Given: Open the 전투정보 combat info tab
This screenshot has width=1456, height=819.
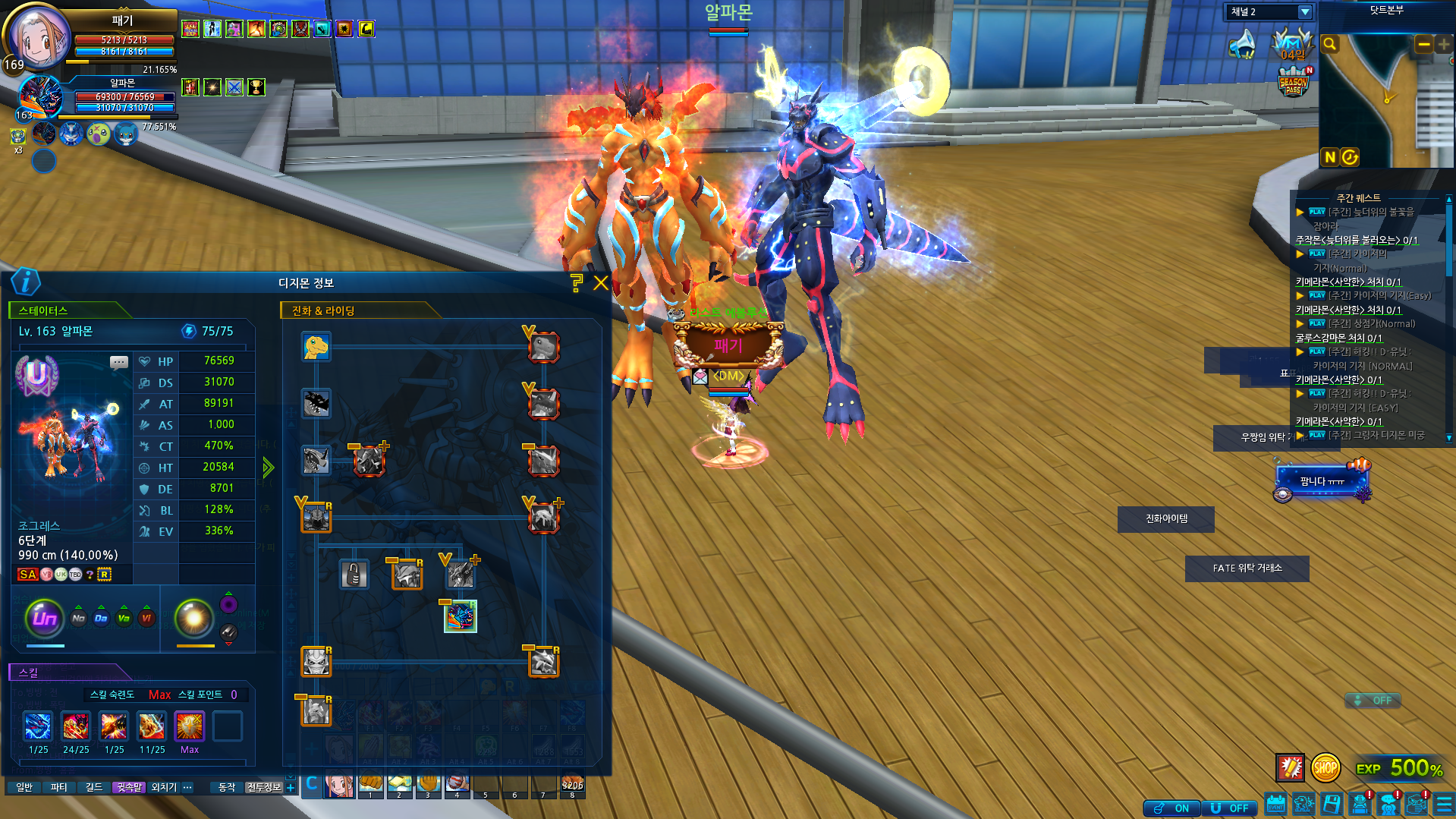Looking at the screenshot, I should point(263,787).
